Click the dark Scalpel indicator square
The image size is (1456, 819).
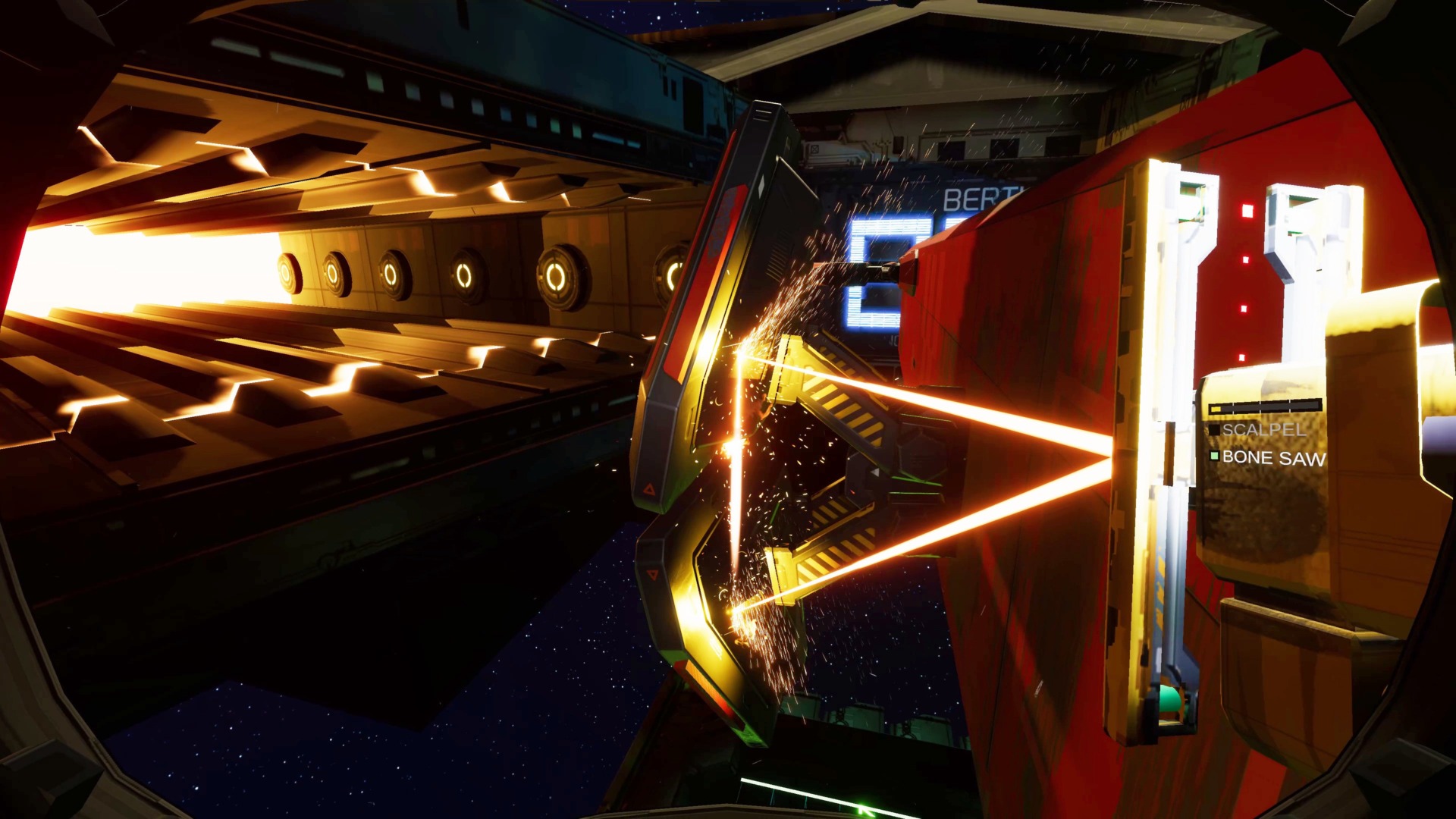[x=1214, y=429]
